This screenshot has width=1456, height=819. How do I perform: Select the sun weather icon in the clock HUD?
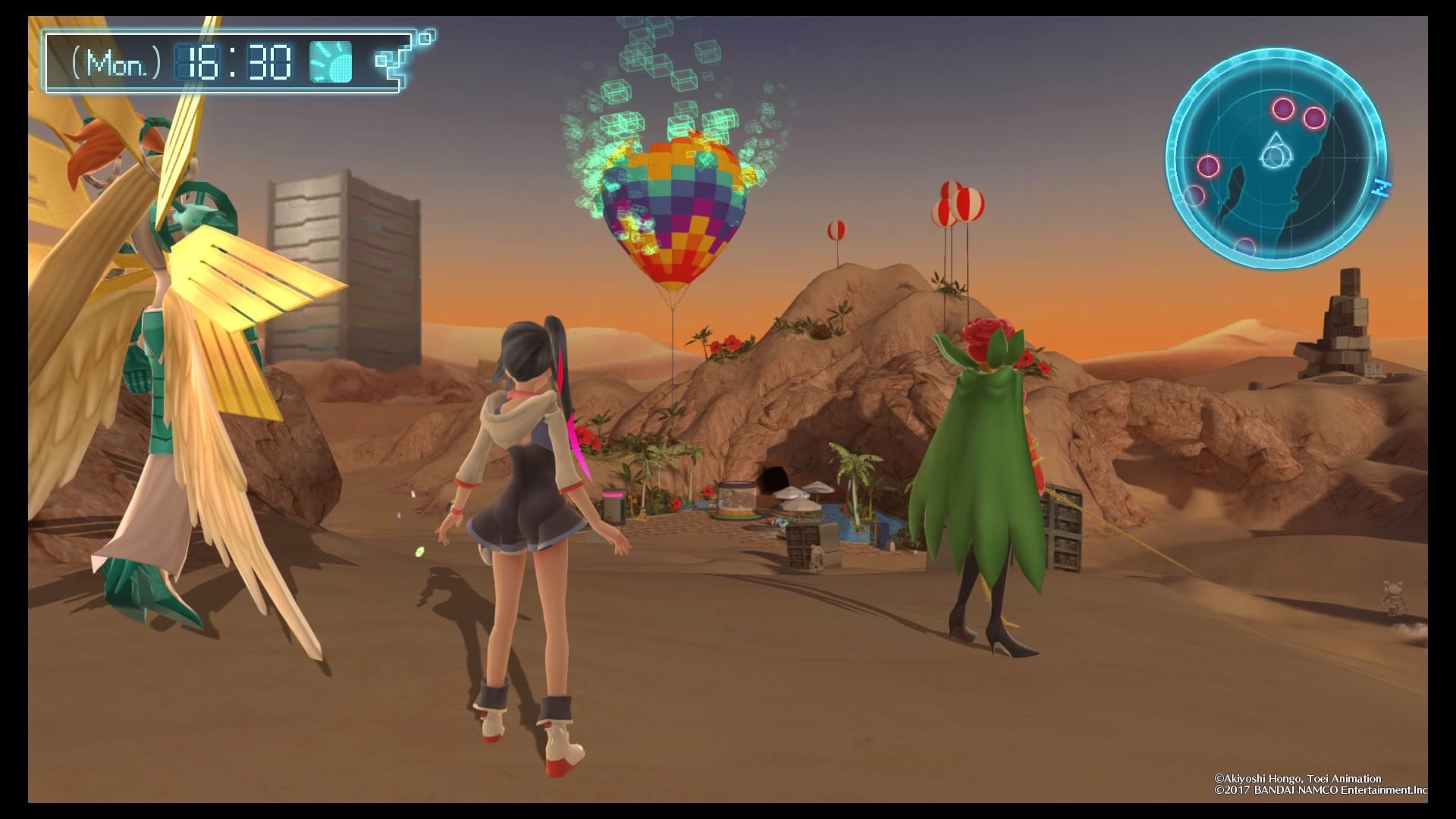[331, 62]
